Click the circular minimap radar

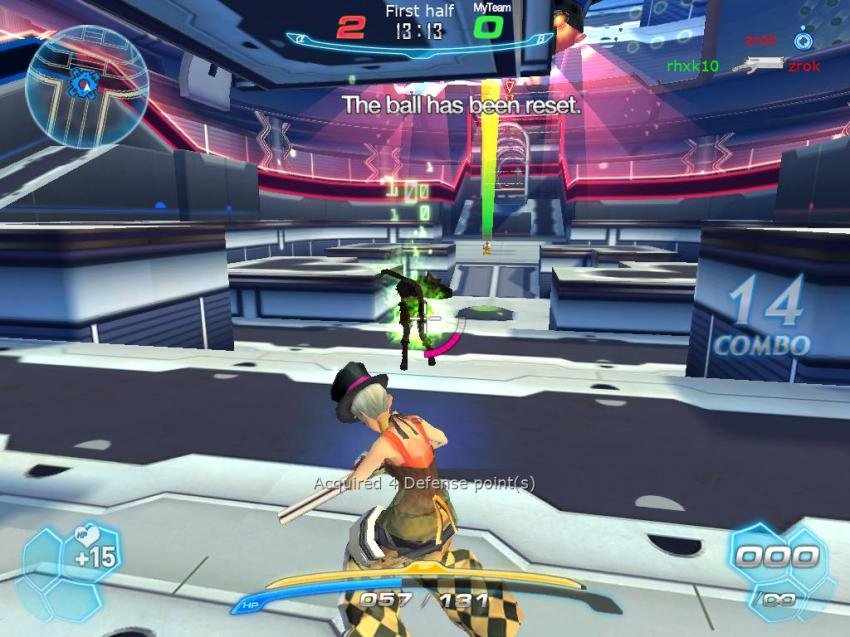(87, 86)
